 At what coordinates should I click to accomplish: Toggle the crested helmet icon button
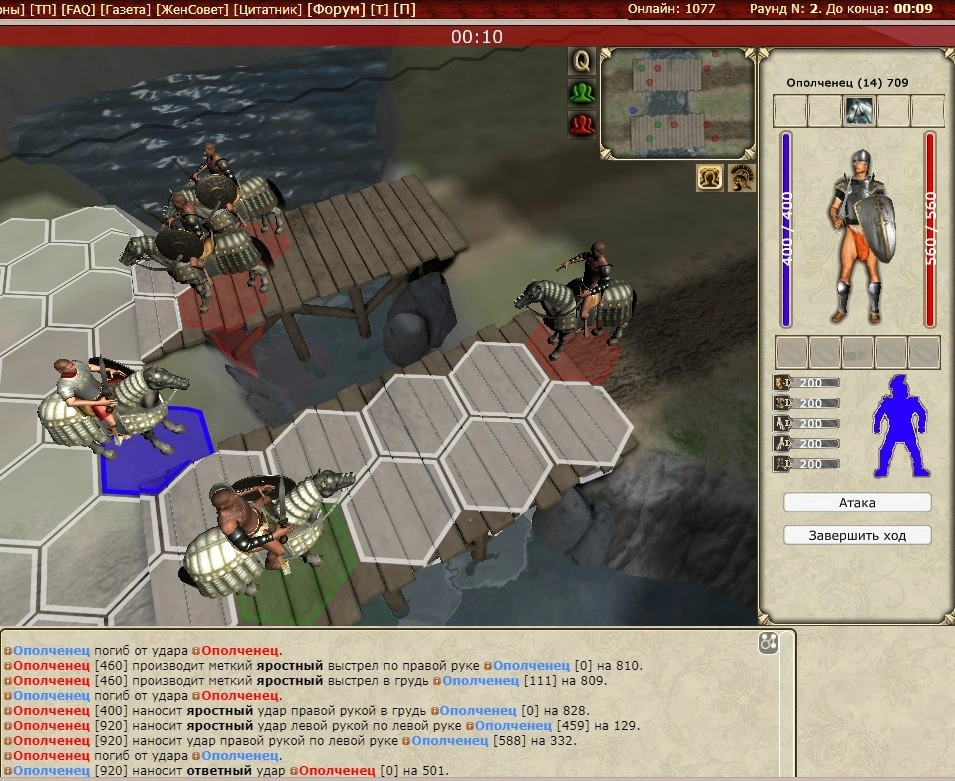741,177
